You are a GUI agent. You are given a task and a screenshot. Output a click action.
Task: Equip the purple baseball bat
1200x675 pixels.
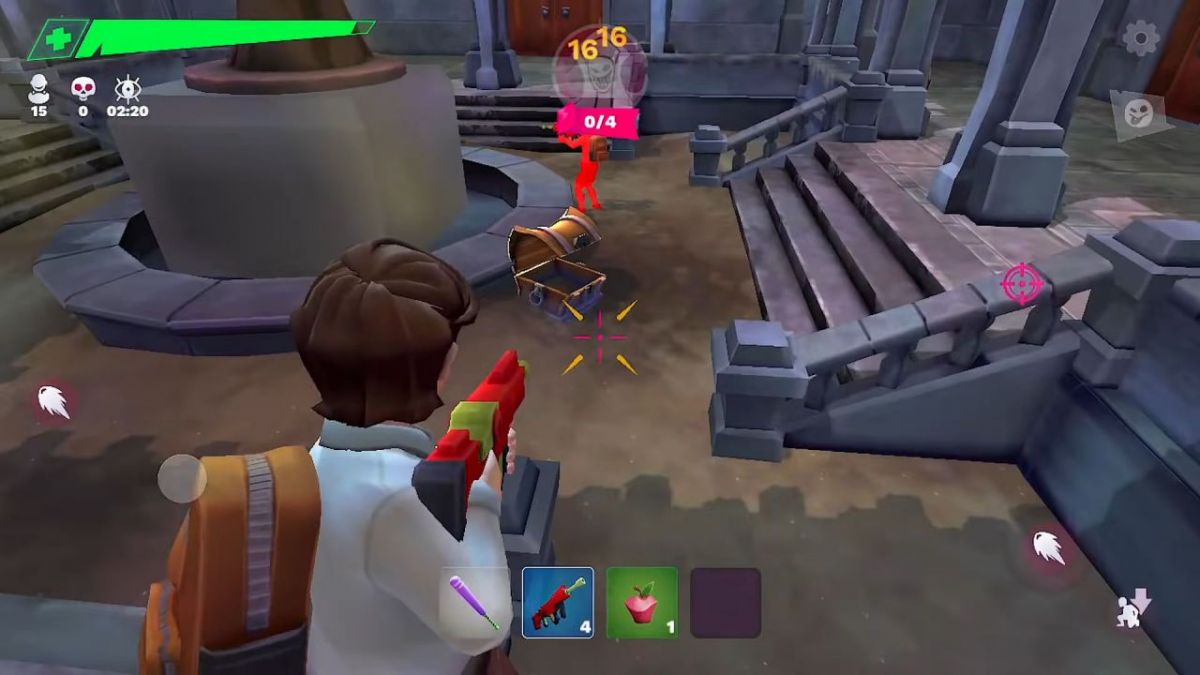pyautogui.click(x=473, y=602)
